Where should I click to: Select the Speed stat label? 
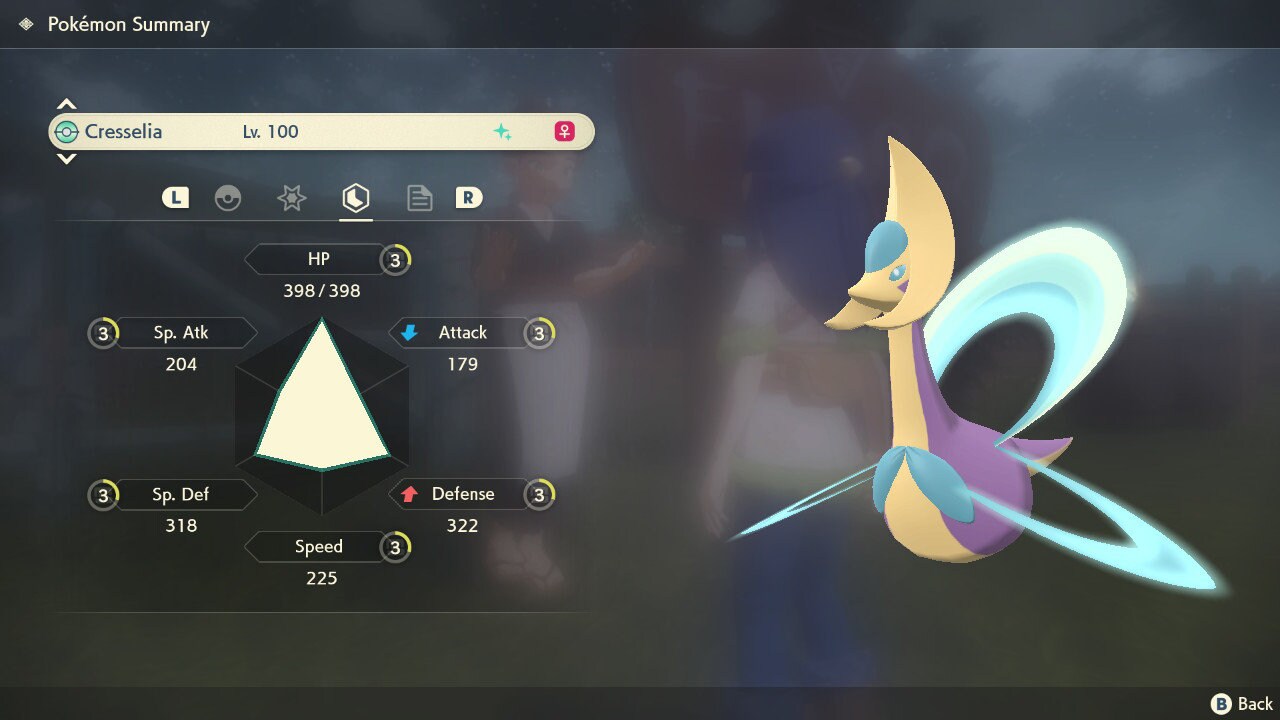(318, 547)
